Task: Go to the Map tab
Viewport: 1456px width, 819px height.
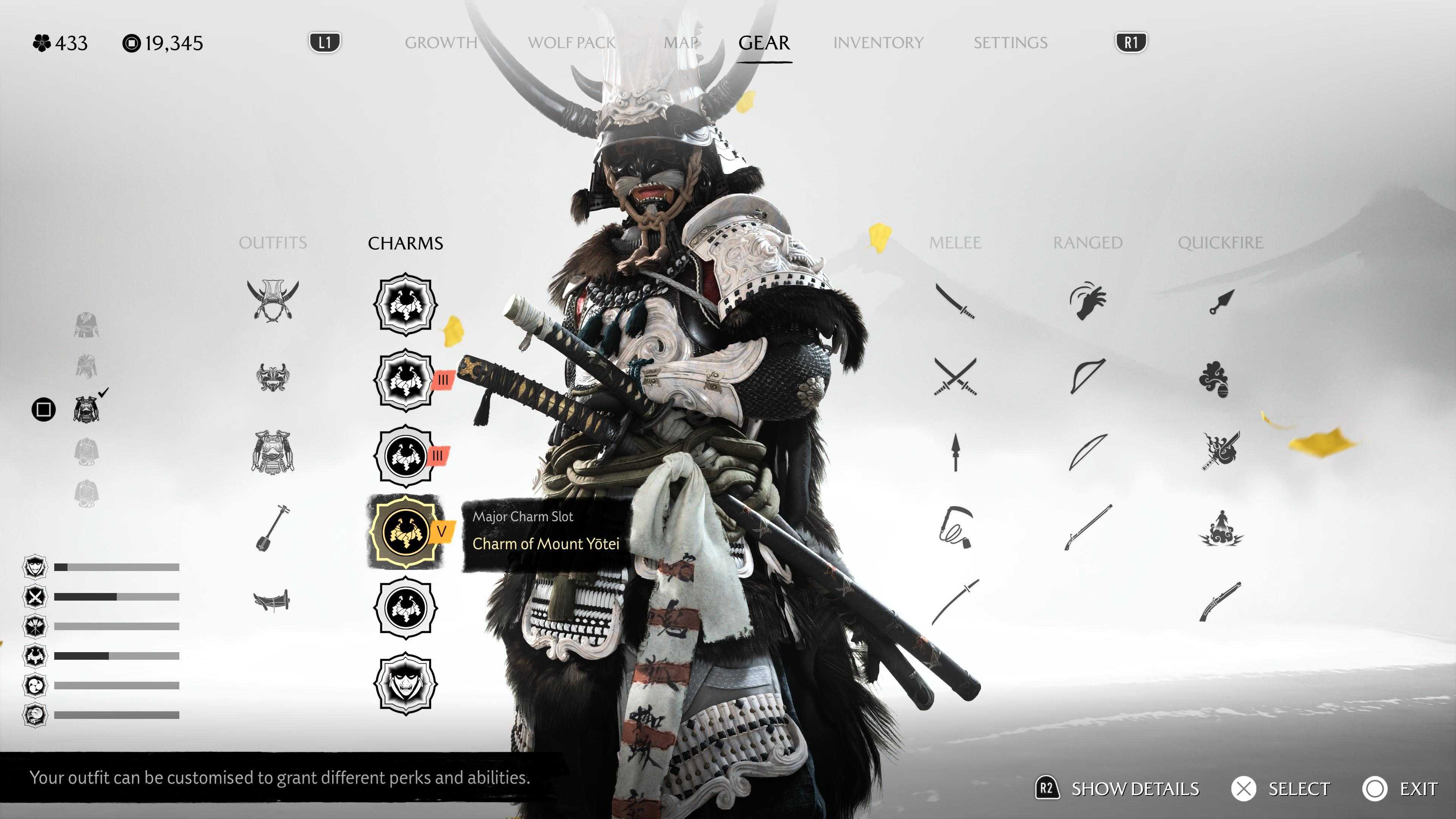Action: point(681,43)
